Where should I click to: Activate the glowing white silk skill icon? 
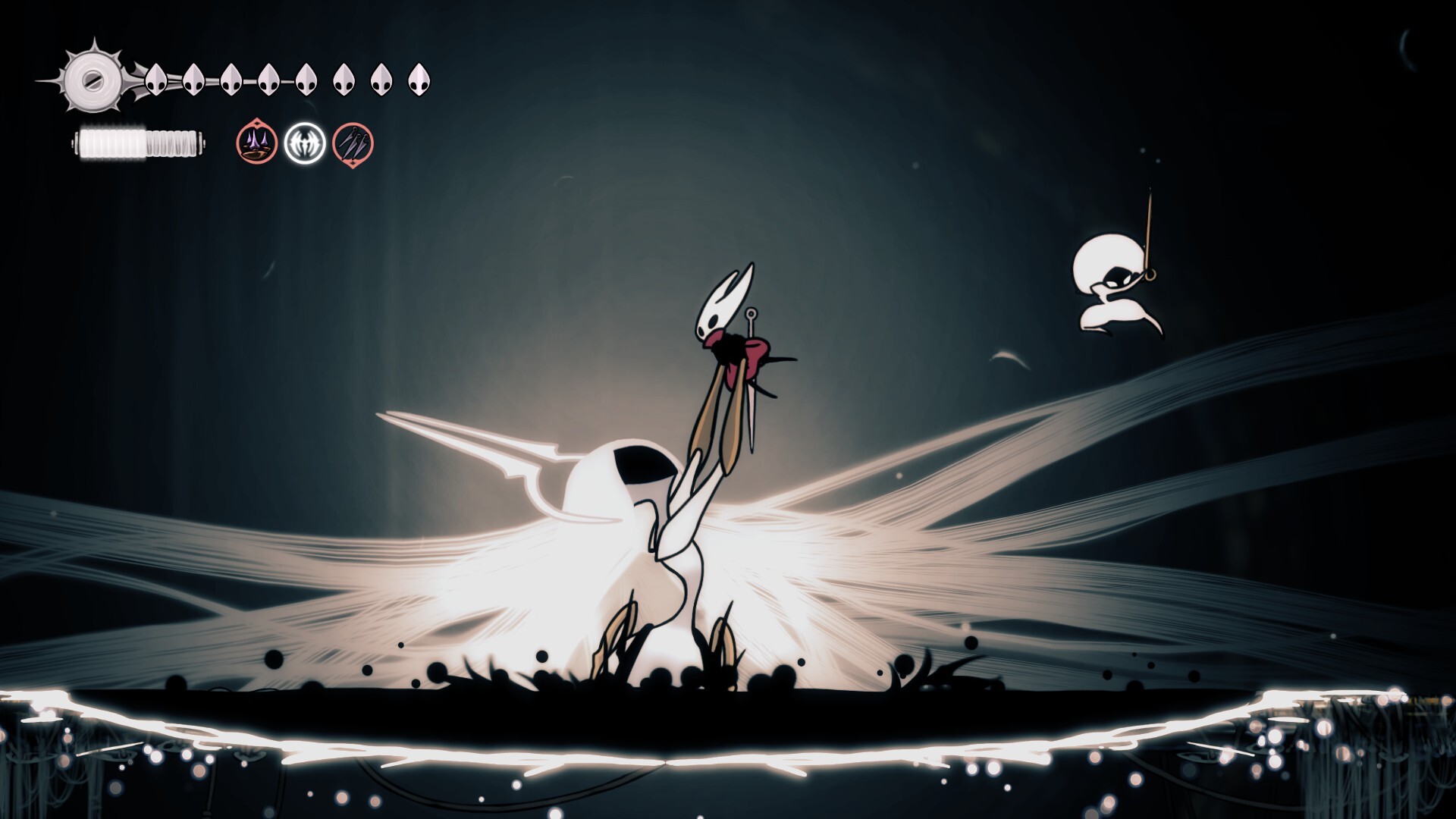(x=305, y=143)
